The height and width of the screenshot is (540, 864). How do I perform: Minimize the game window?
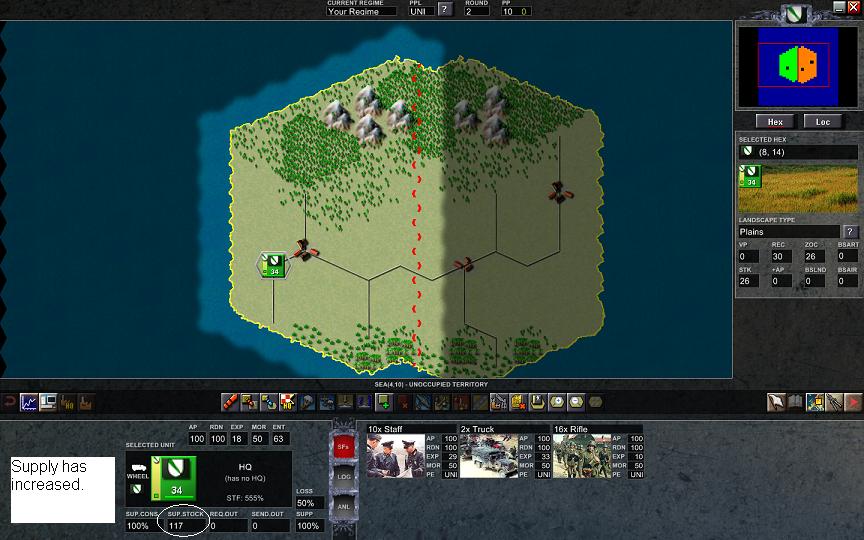(x=839, y=7)
